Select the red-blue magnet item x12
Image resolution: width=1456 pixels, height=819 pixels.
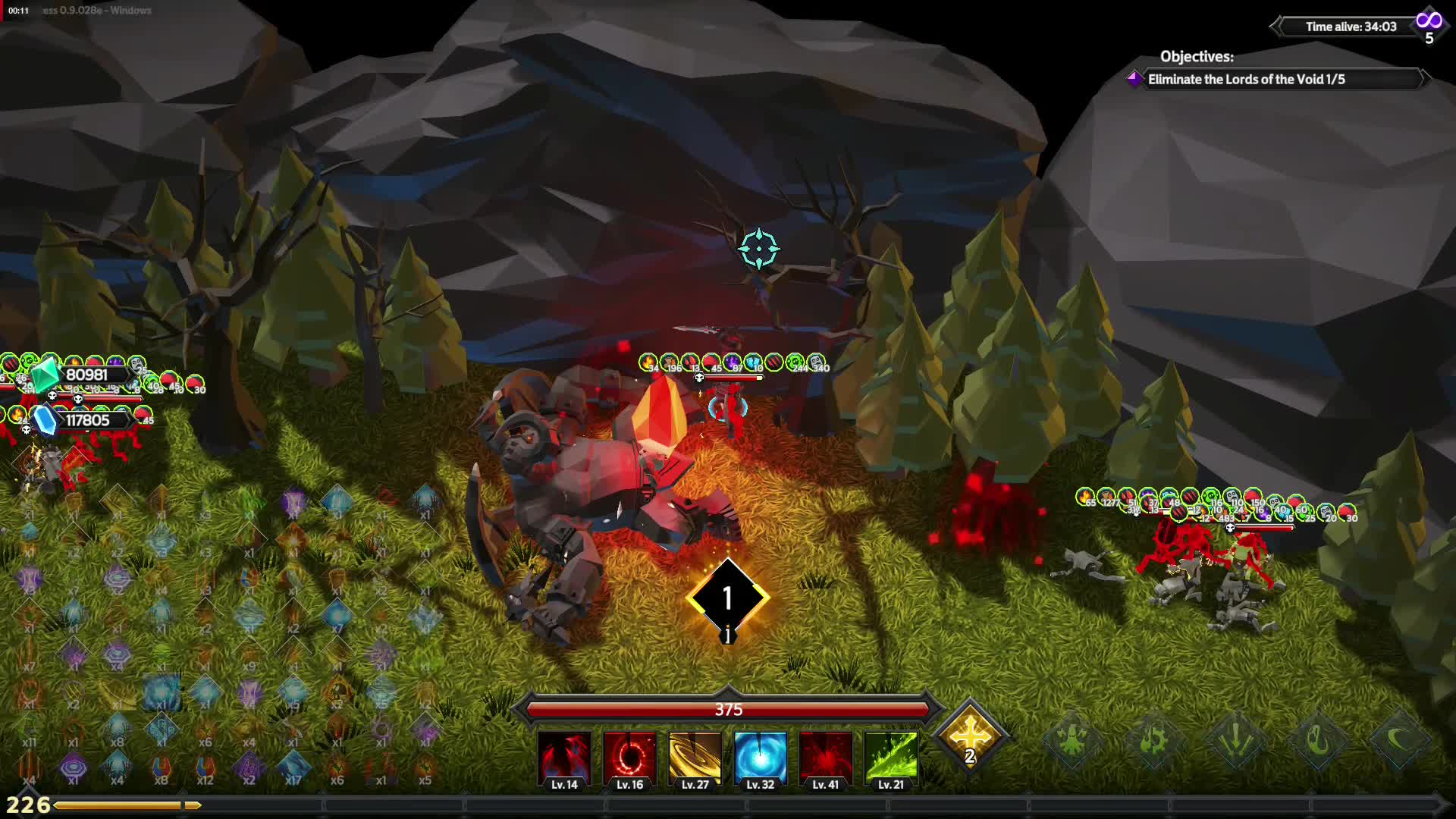(205, 766)
